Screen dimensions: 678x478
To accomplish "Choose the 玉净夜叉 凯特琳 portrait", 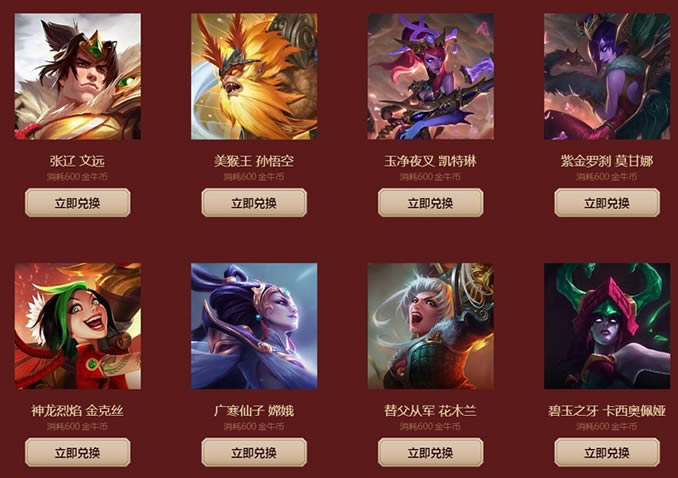I will point(430,76).
